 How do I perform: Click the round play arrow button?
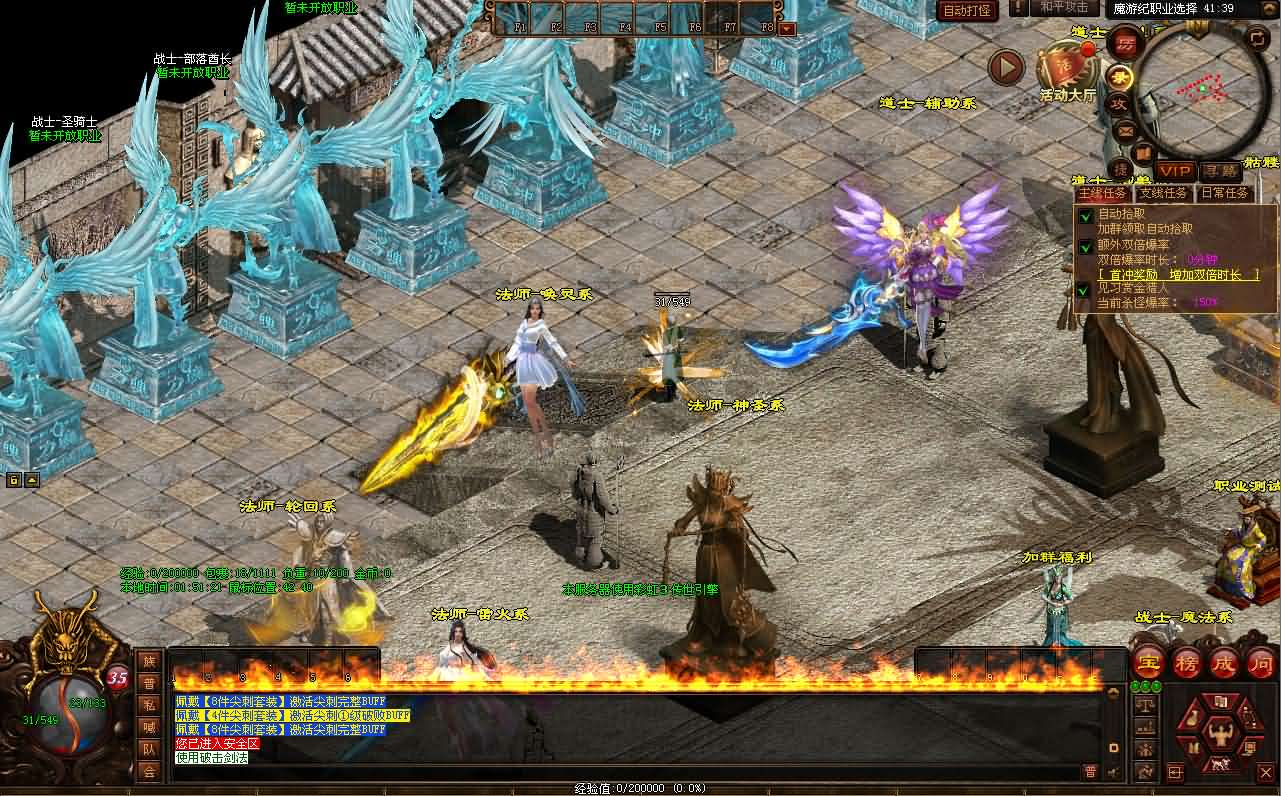[1006, 68]
